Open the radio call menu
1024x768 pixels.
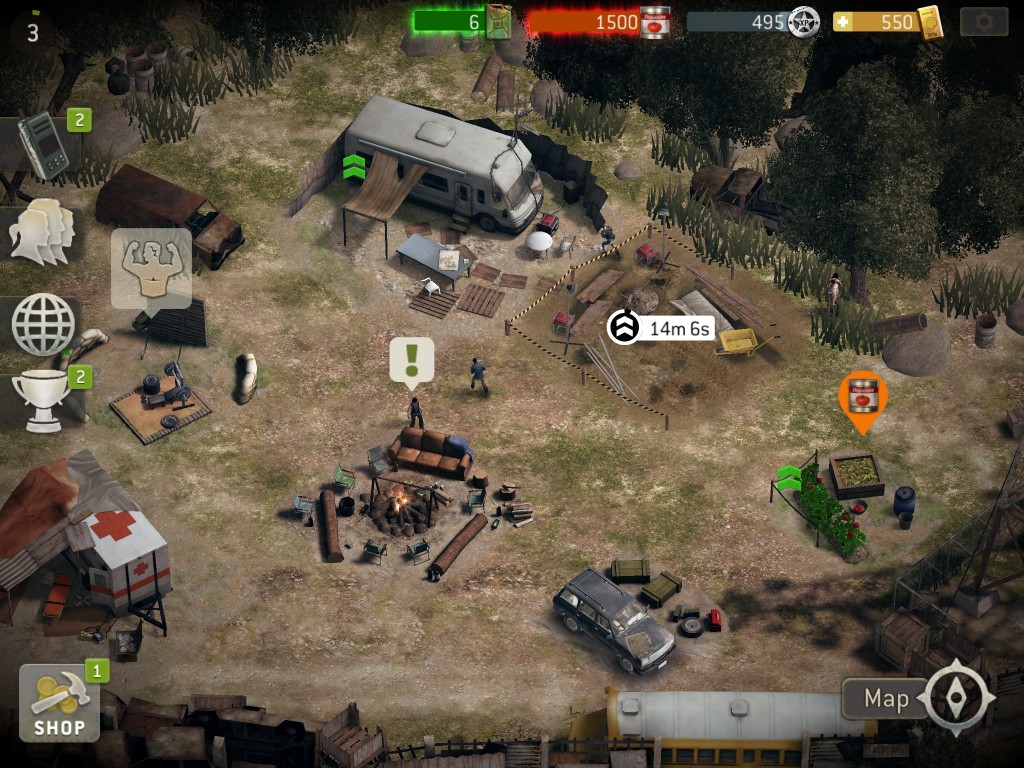tap(43, 146)
